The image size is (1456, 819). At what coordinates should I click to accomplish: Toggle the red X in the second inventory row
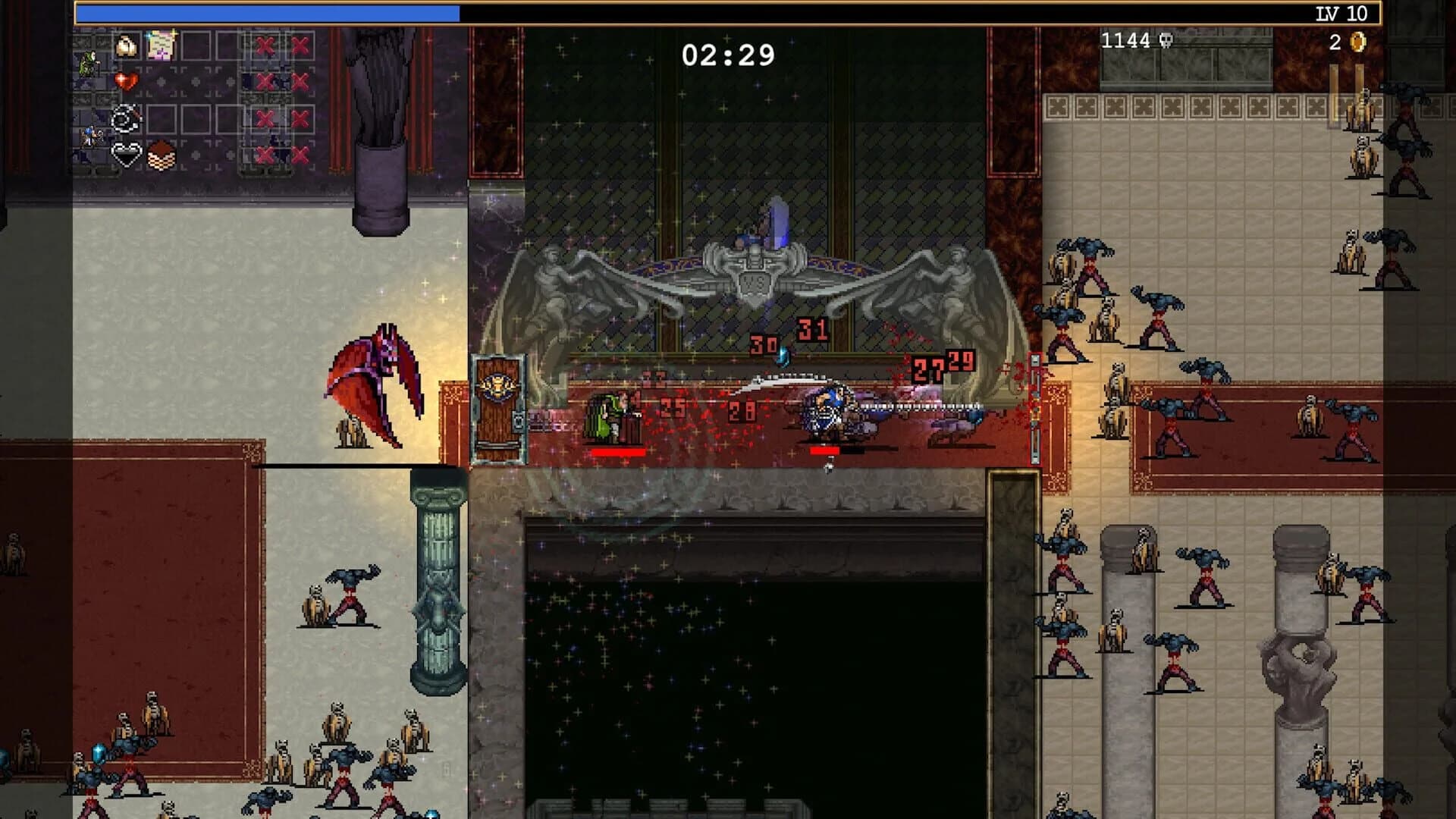coord(265,82)
